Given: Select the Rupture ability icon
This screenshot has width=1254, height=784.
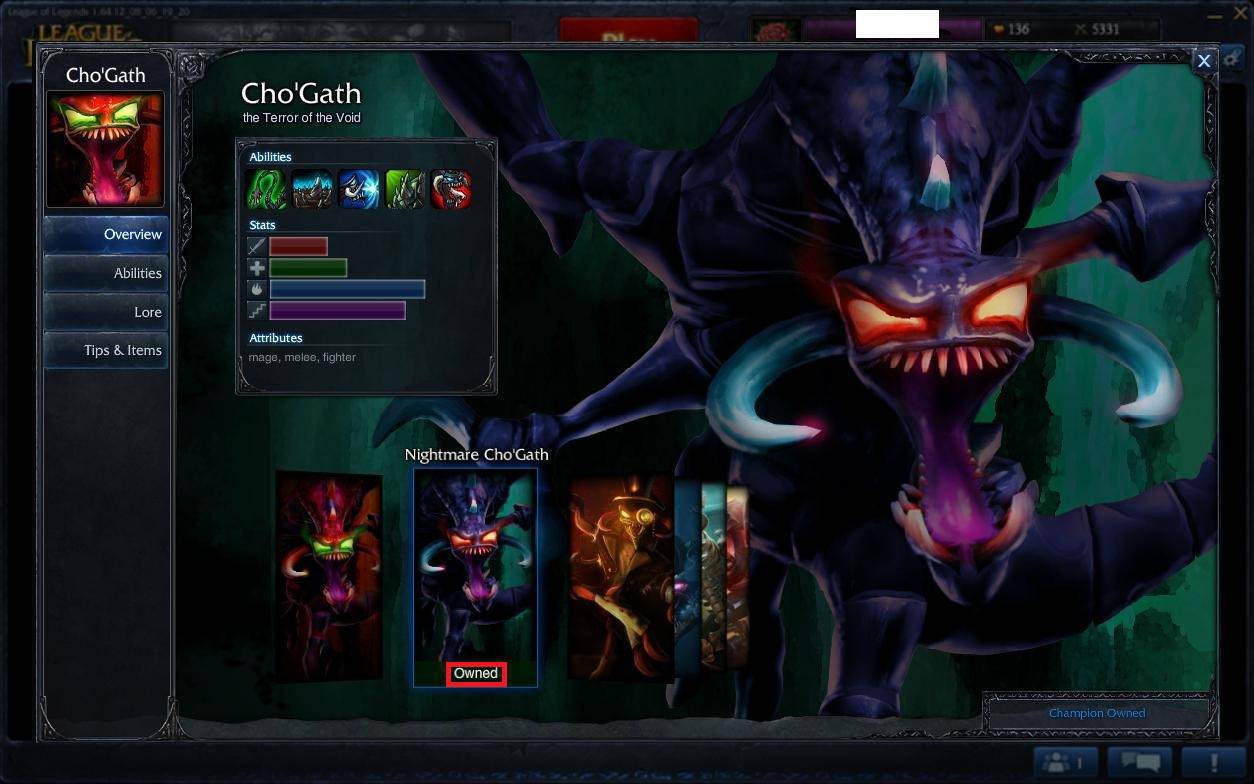Looking at the screenshot, I should tap(312, 189).
